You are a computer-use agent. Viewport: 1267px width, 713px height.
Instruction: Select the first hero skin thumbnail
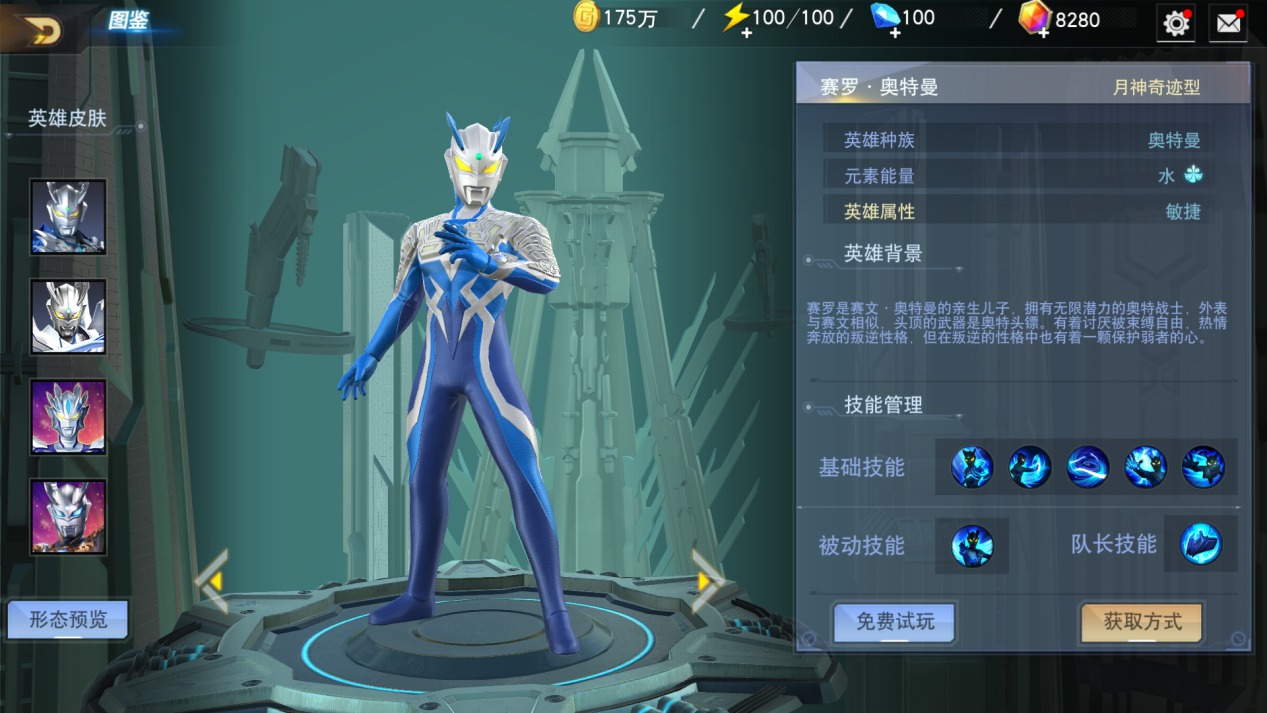(68, 217)
